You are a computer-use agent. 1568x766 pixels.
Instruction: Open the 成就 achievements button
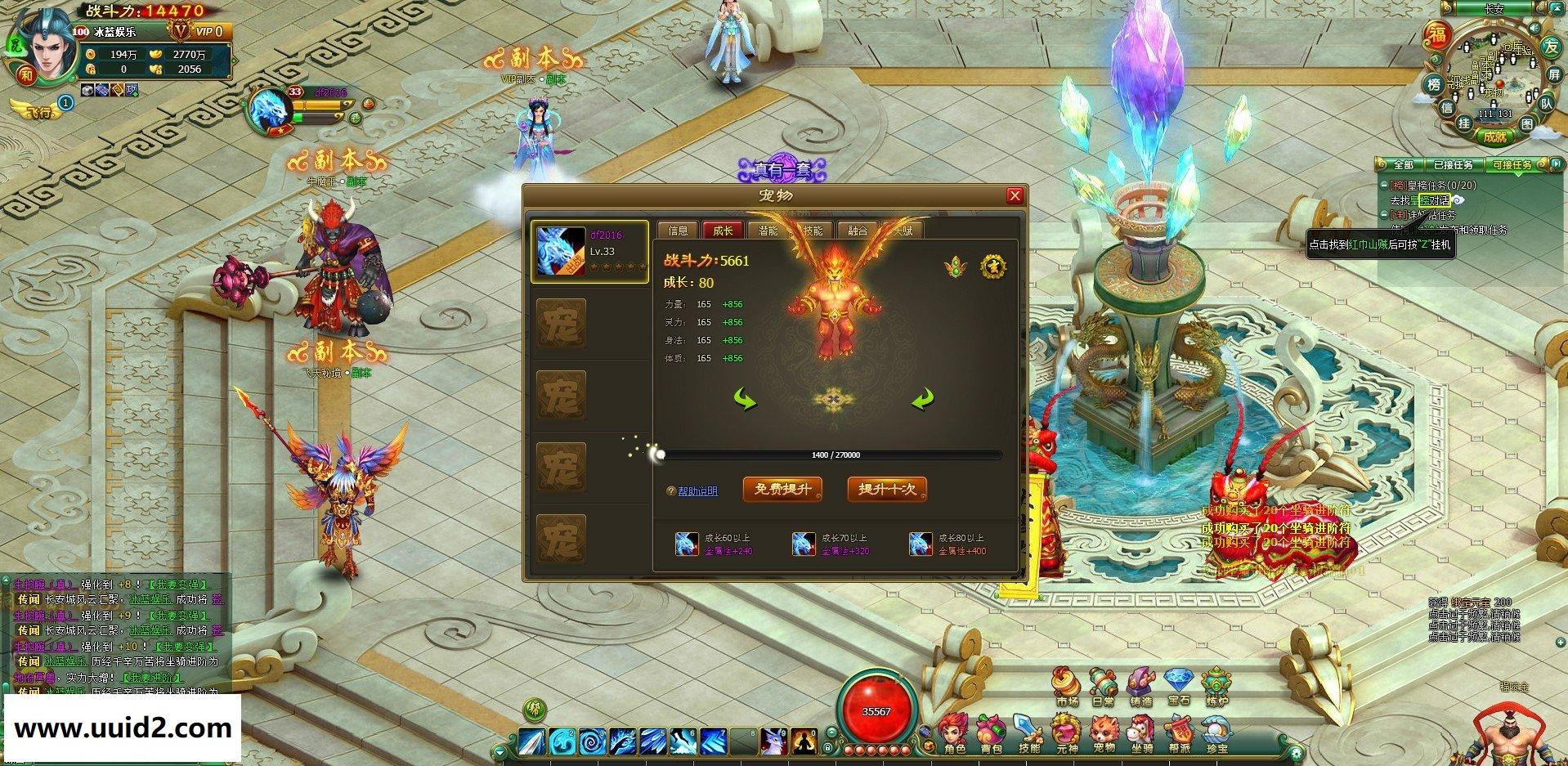pyautogui.click(x=1494, y=137)
